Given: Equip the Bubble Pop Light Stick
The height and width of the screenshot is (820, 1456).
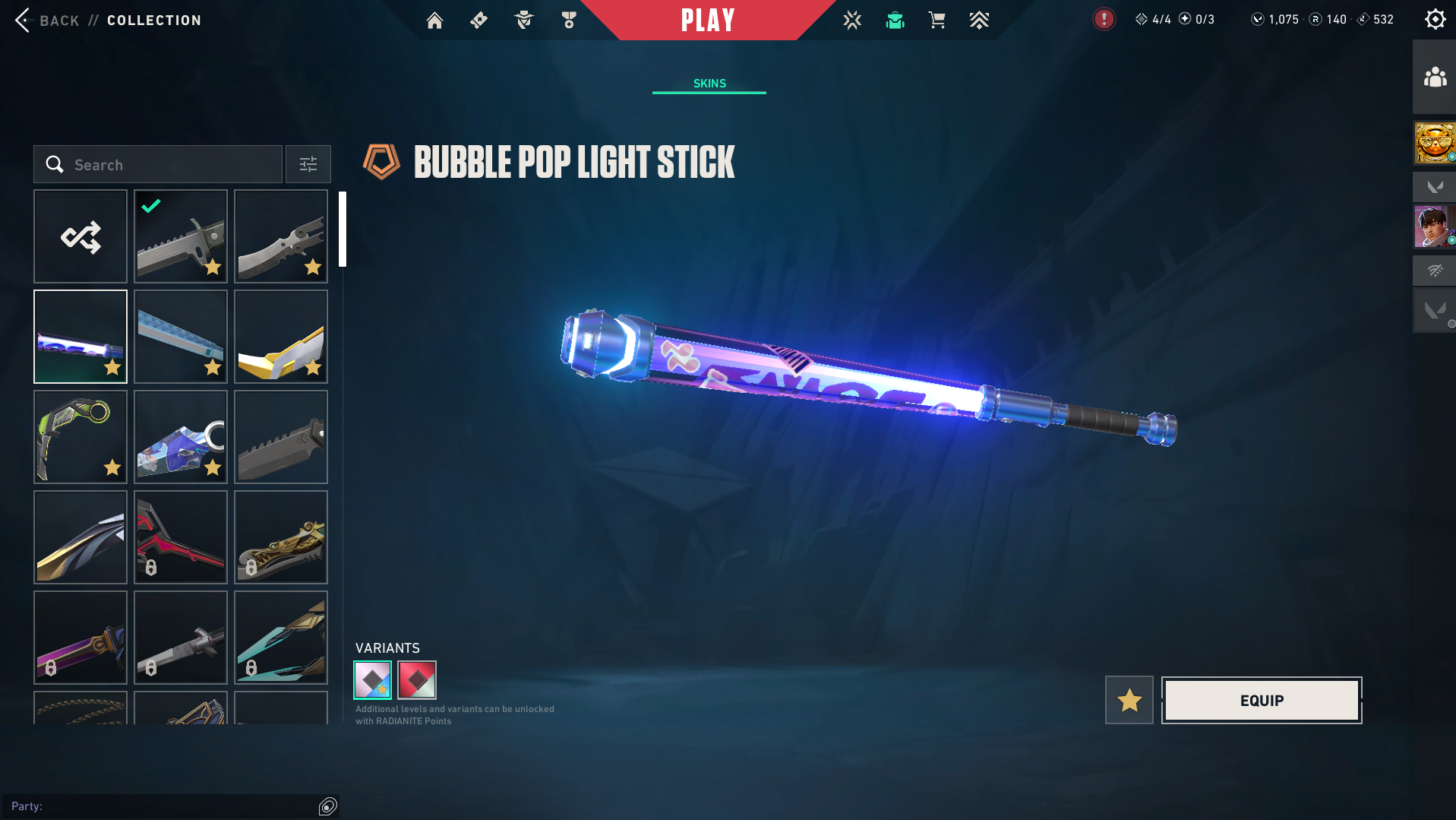Looking at the screenshot, I should pyautogui.click(x=1262, y=701).
